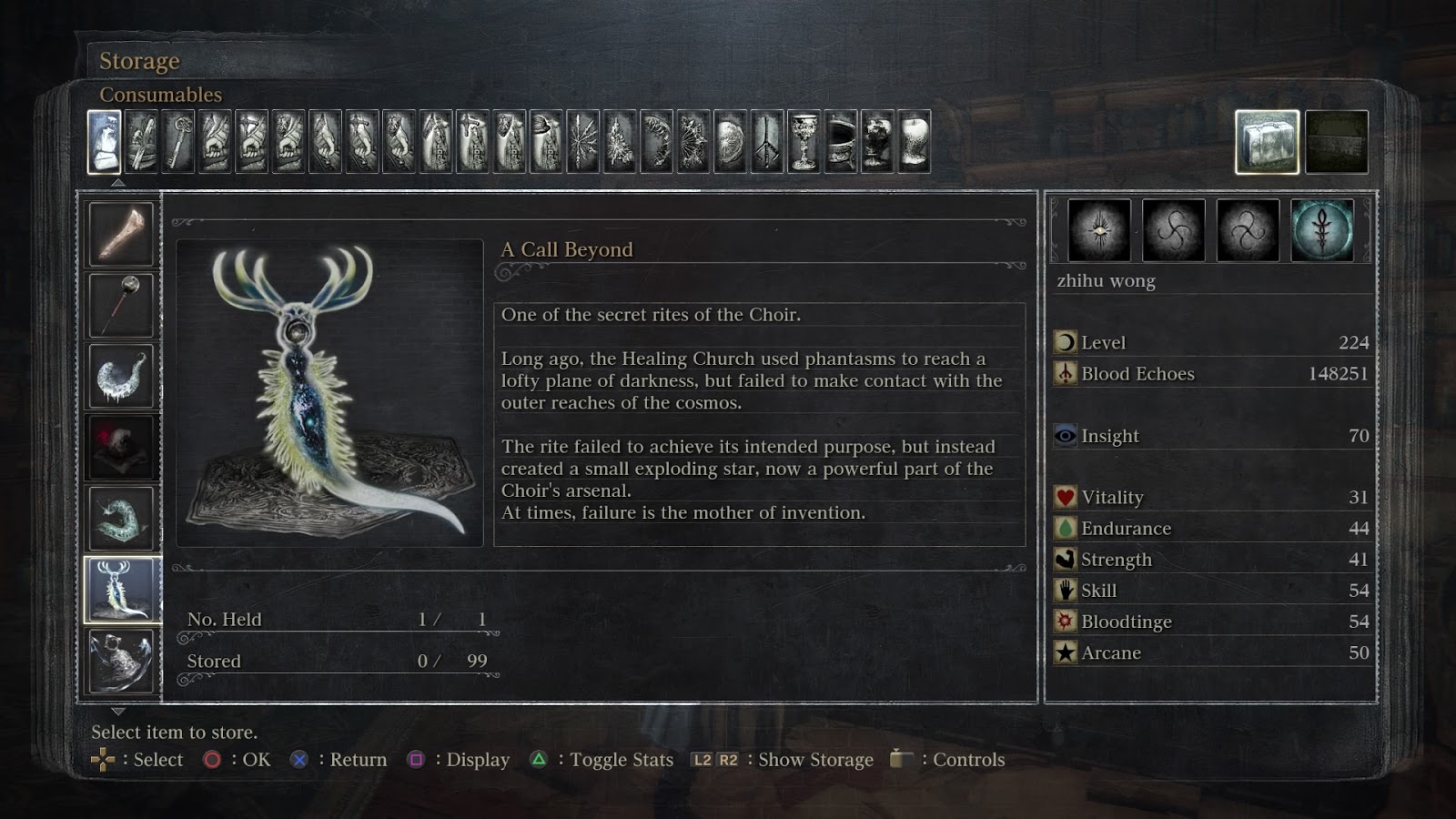Image resolution: width=1456 pixels, height=819 pixels.
Task: Open the chalice category tab
Action: point(804,142)
